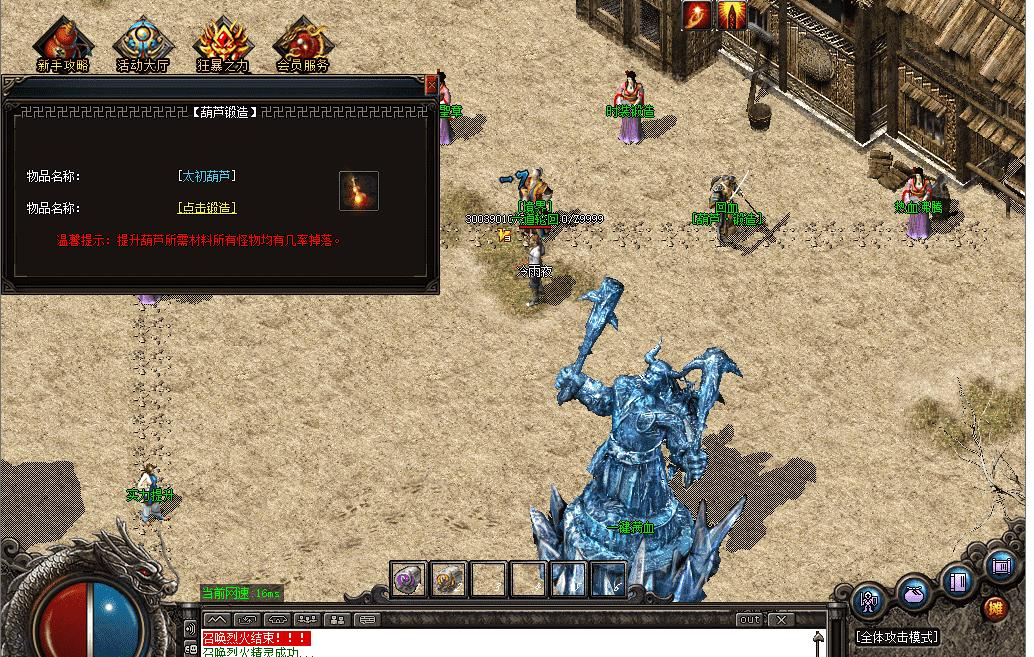The height and width of the screenshot is (657, 1034).
Task: Click the 摊 stall button
Action: pyautogui.click(x=994, y=607)
